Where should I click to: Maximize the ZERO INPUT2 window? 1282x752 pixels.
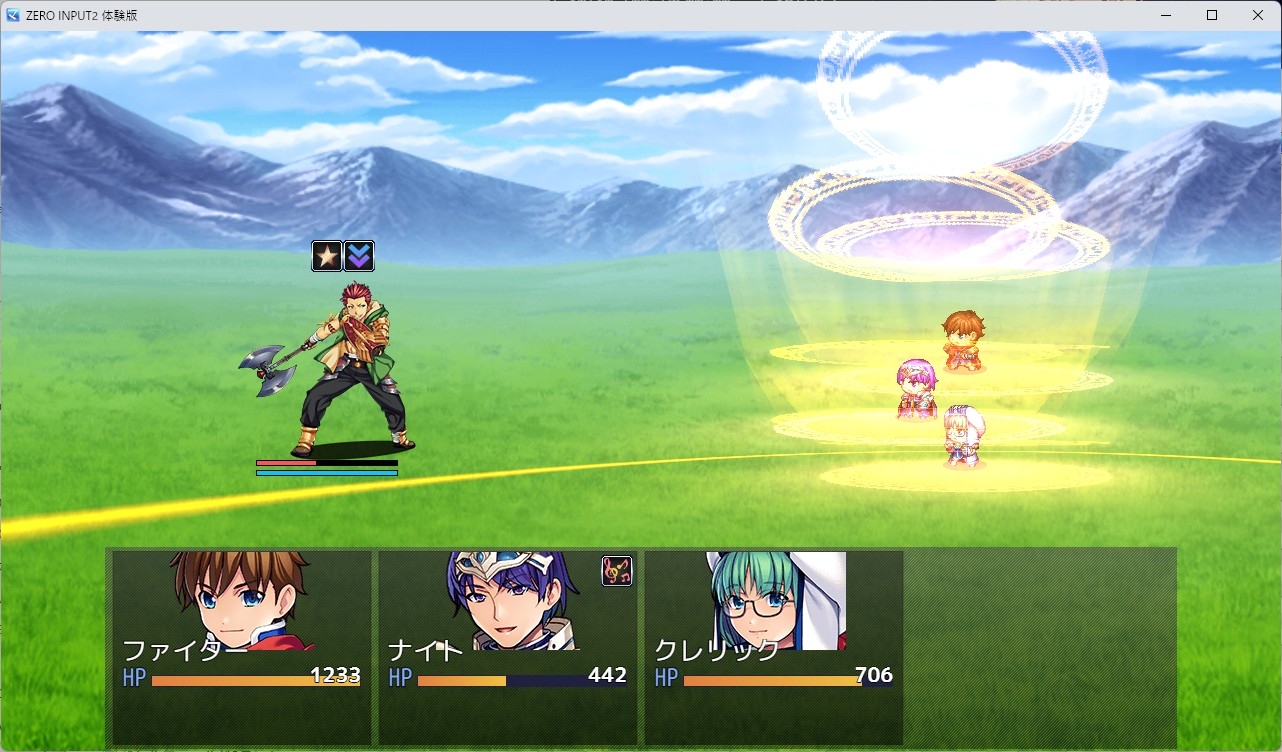tap(1212, 15)
